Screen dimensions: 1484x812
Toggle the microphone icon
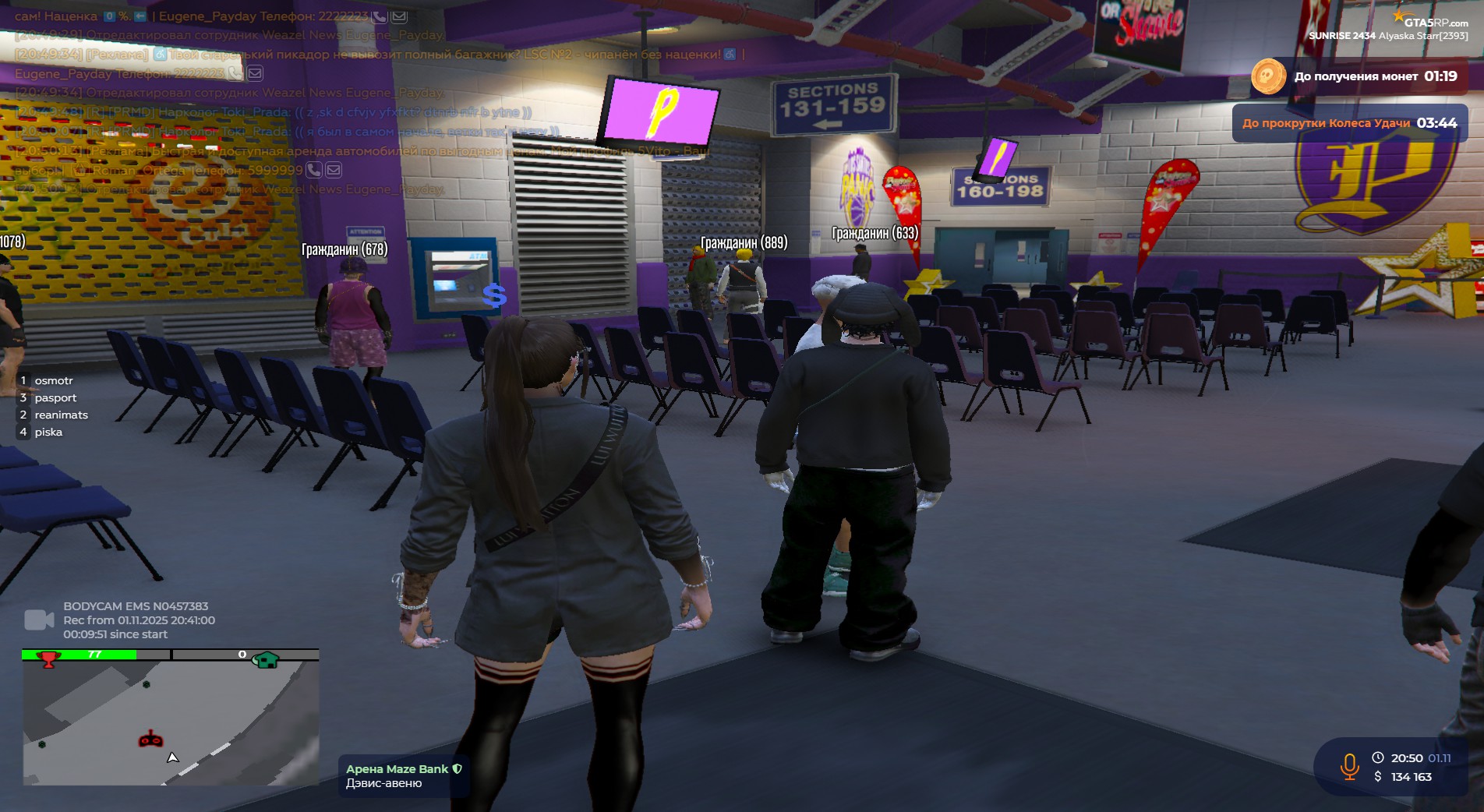pyautogui.click(x=1349, y=767)
